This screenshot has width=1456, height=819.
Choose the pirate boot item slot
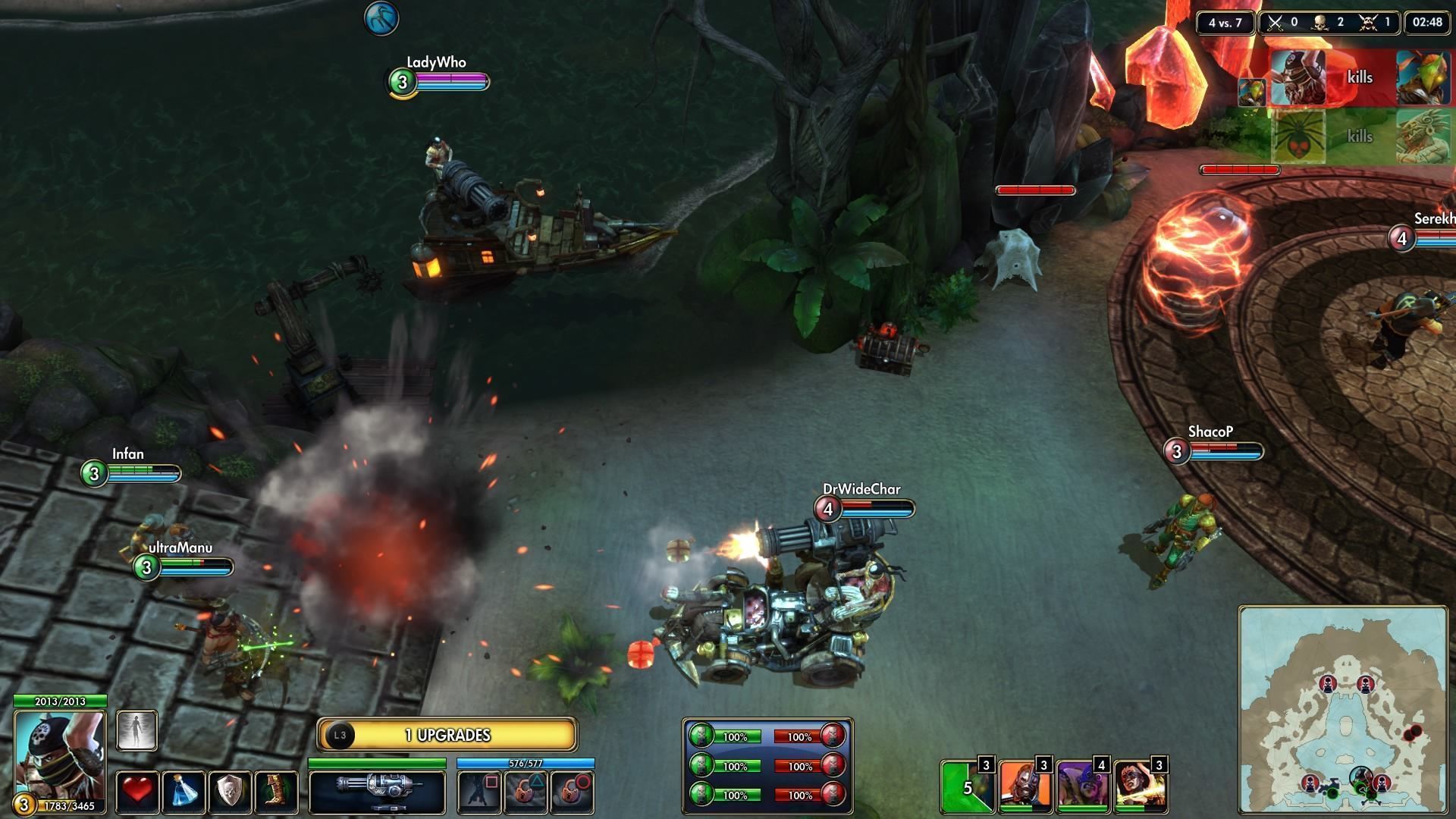click(x=275, y=792)
